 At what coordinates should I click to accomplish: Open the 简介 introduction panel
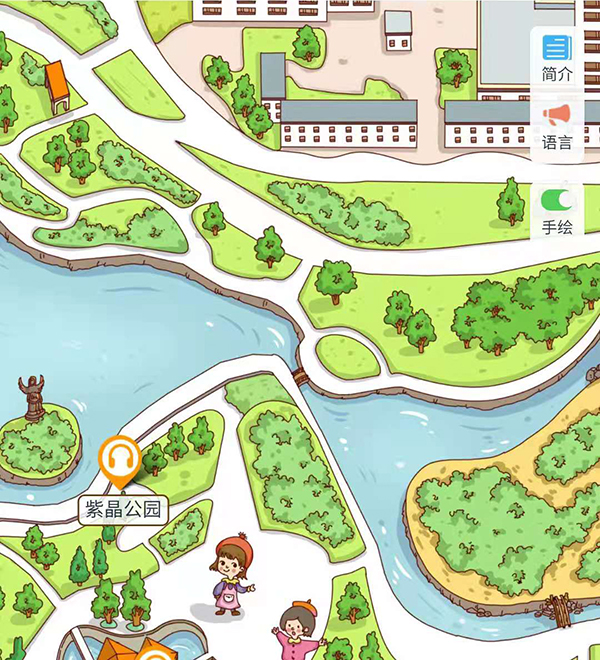[x=557, y=57]
